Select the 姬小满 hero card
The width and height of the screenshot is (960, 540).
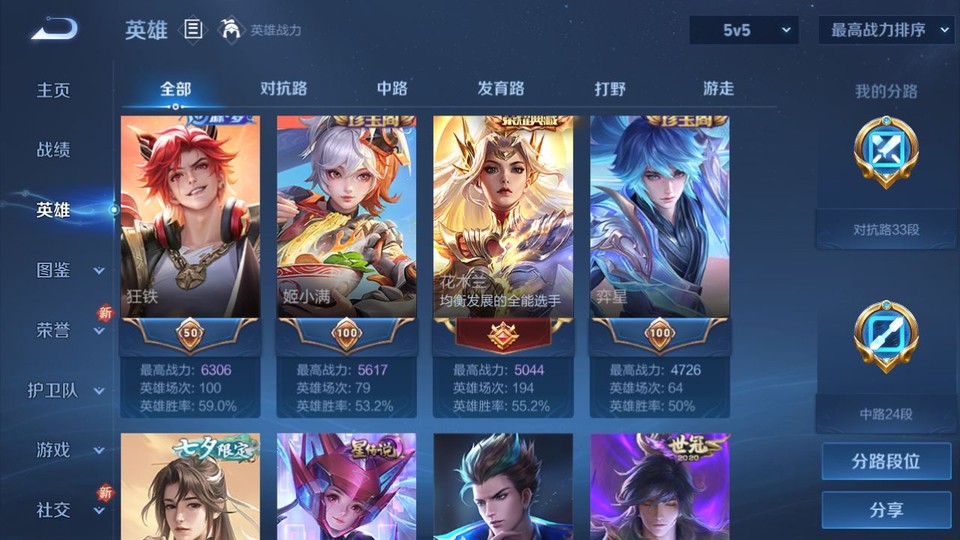click(x=346, y=220)
